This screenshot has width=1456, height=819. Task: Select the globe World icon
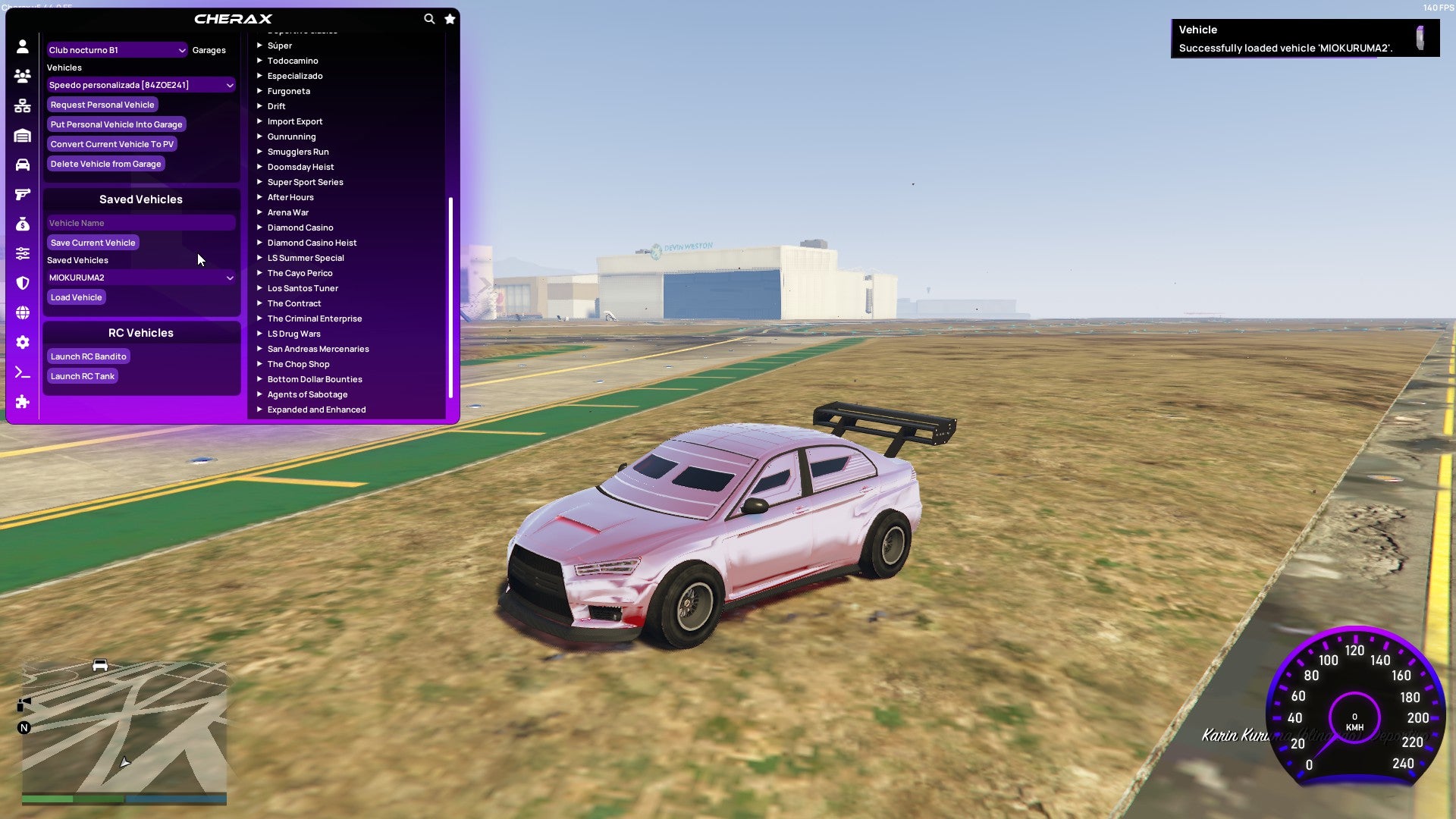pyautogui.click(x=22, y=312)
